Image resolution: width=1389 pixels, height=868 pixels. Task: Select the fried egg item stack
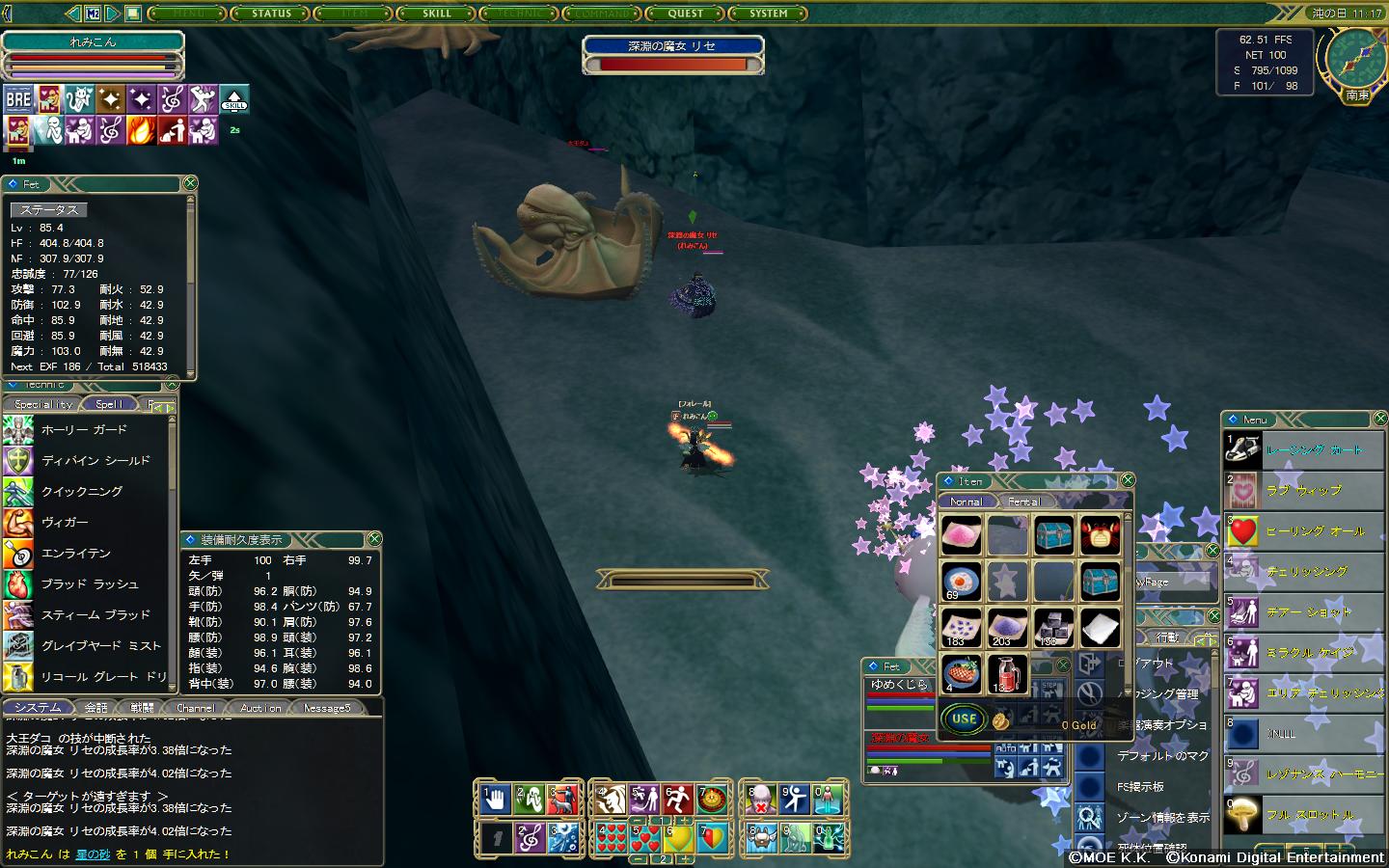tap(961, 582)
